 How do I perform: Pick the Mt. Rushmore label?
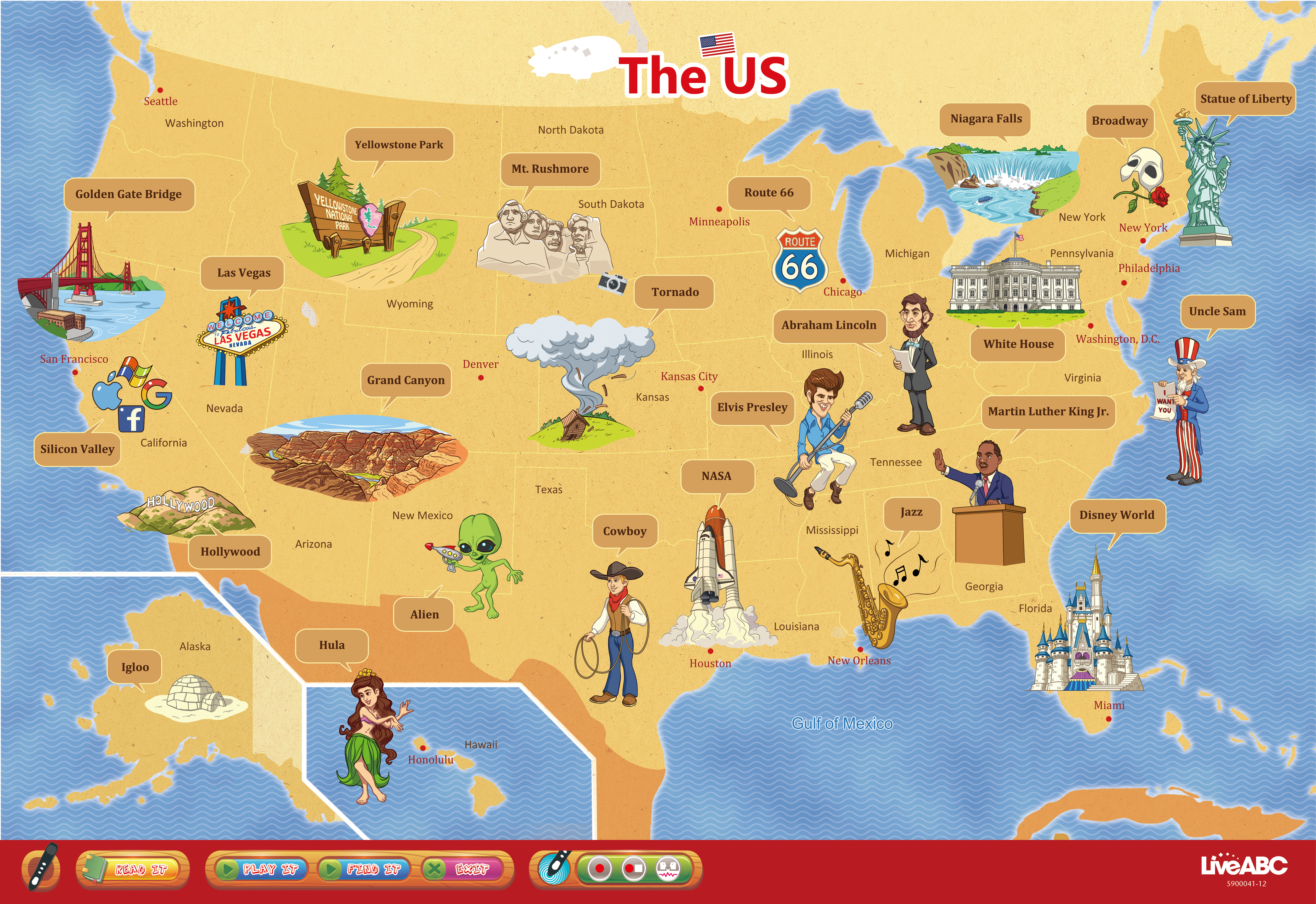(x=550, y=169)
